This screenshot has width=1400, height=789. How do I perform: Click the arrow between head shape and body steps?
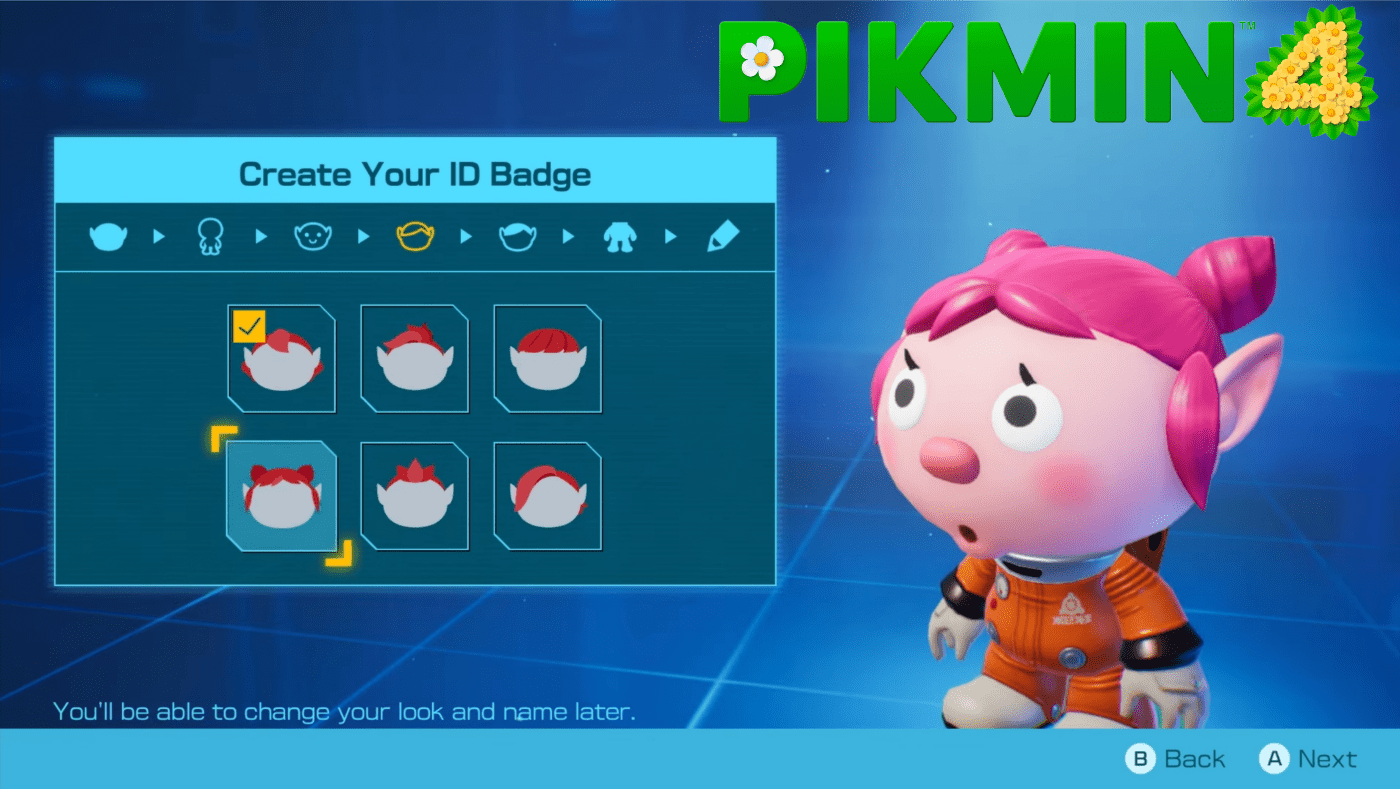click(158, 235)
